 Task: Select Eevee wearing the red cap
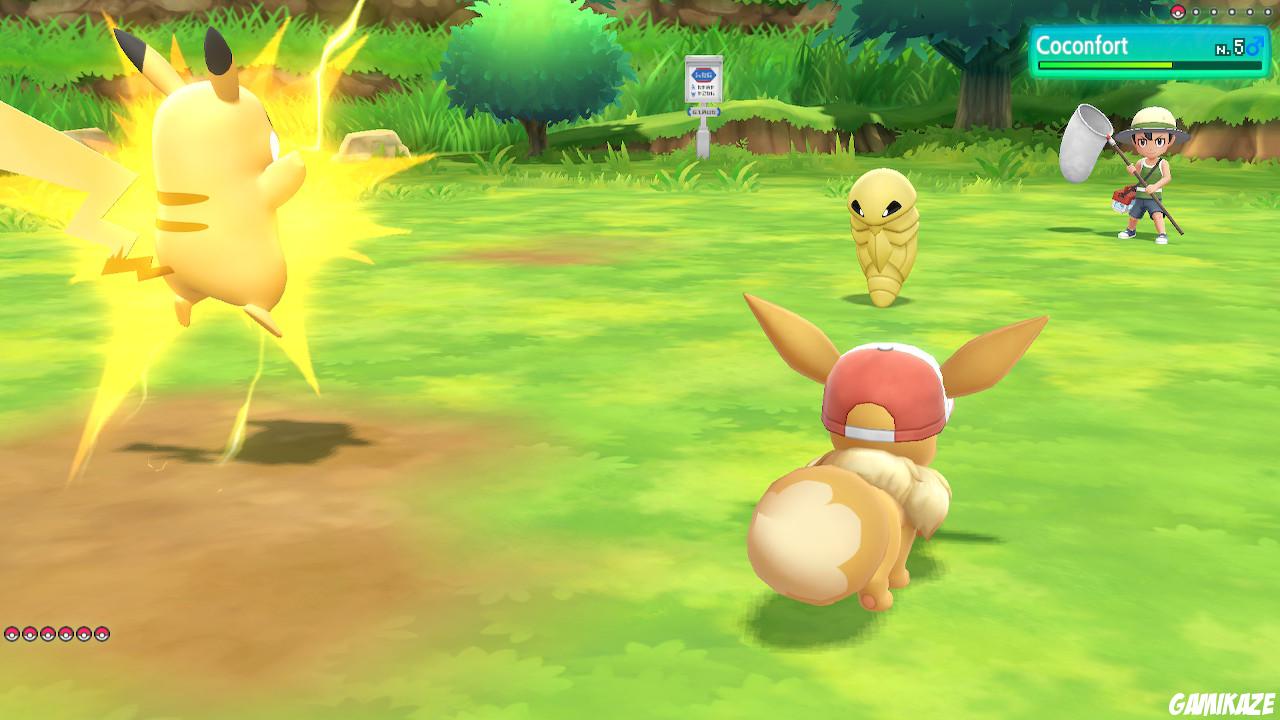point(885,460)
